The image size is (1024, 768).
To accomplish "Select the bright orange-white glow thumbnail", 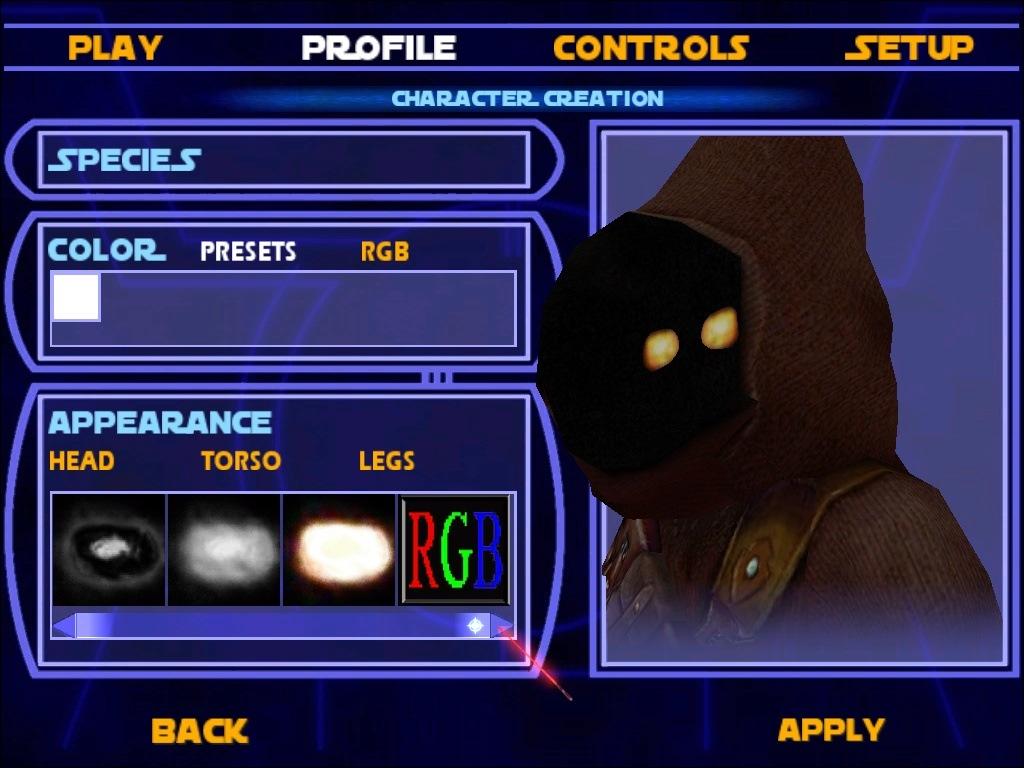I will 340,549.
